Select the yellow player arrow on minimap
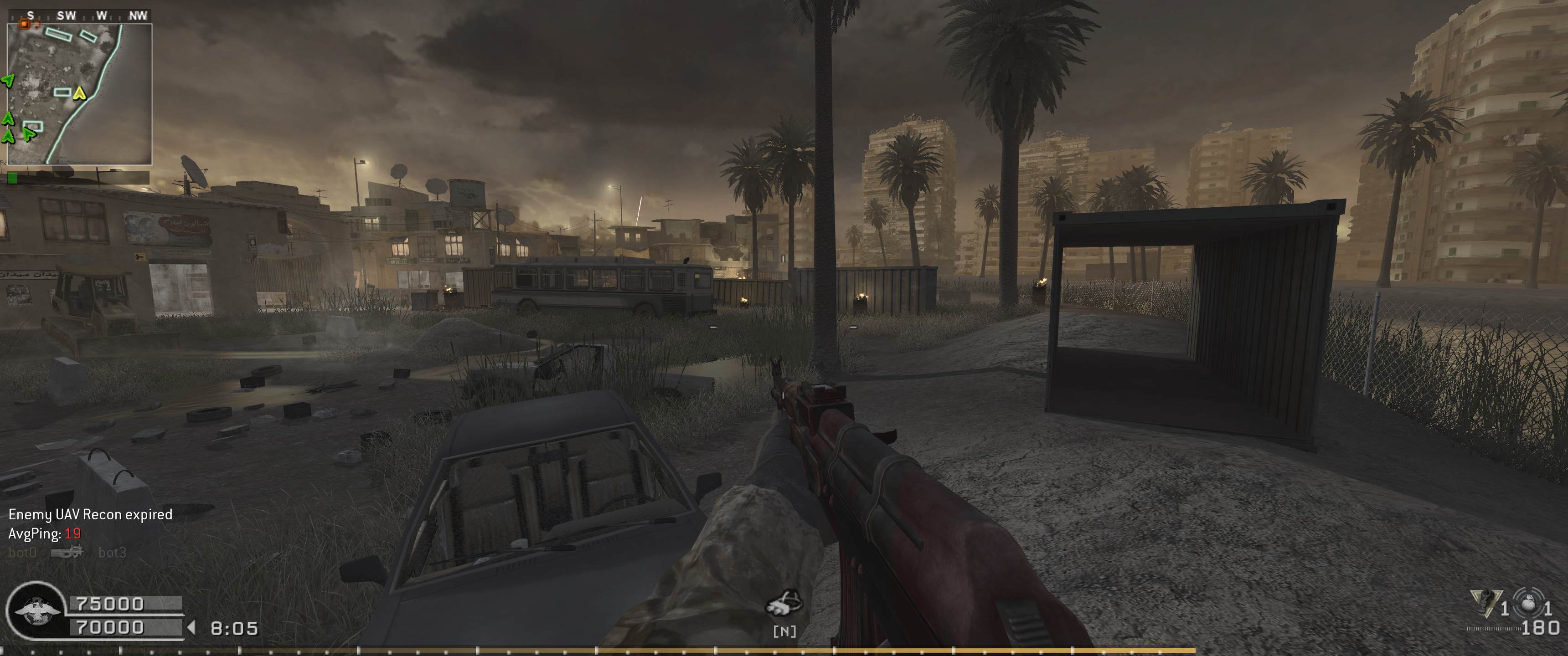The image size is (1568, 656). 79,93
